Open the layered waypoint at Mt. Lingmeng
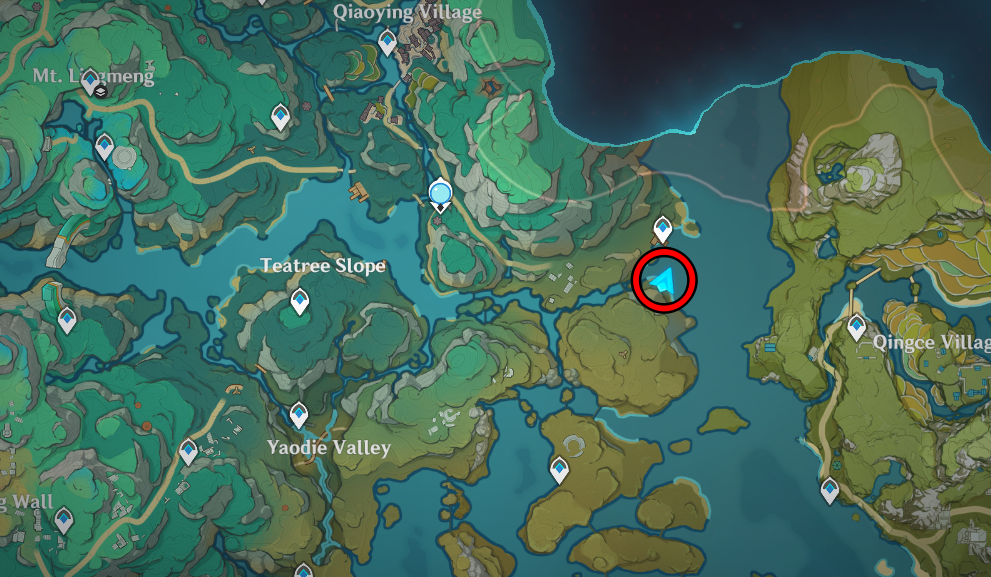The width and height of the screenshot is (991, 577). pos(94,84)
